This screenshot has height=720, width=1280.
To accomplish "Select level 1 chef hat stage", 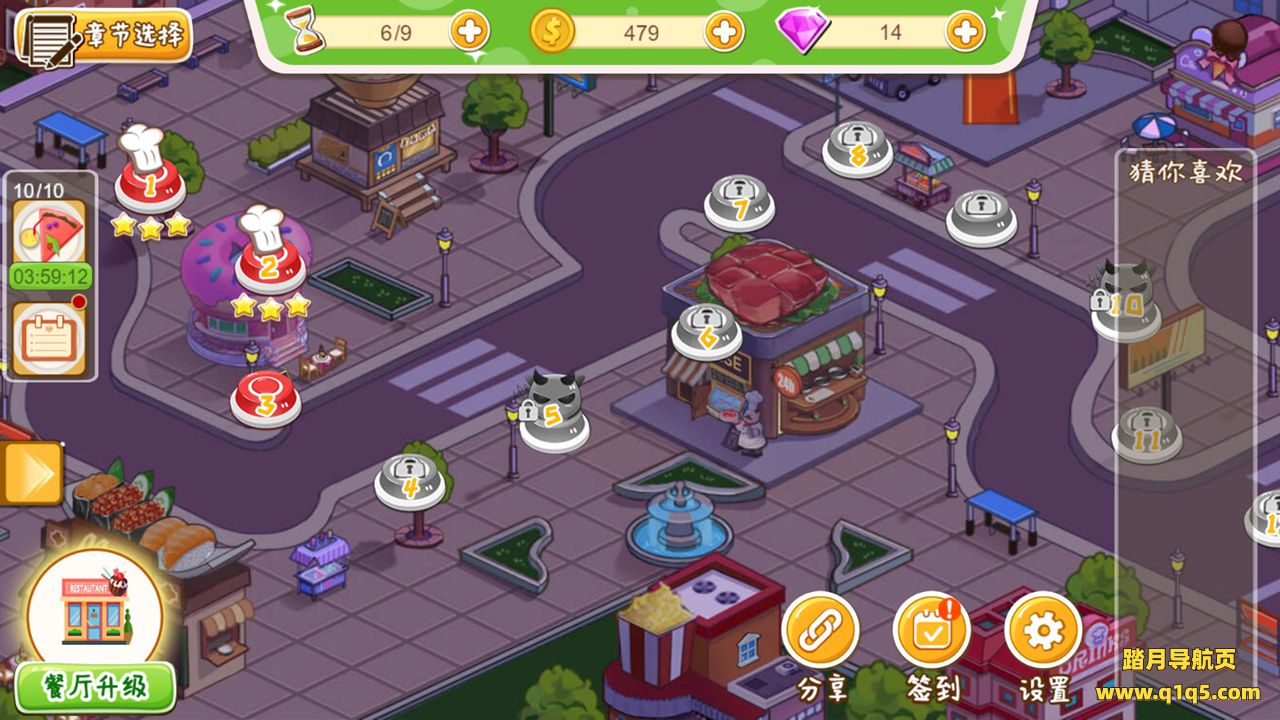I will [150, 183].
